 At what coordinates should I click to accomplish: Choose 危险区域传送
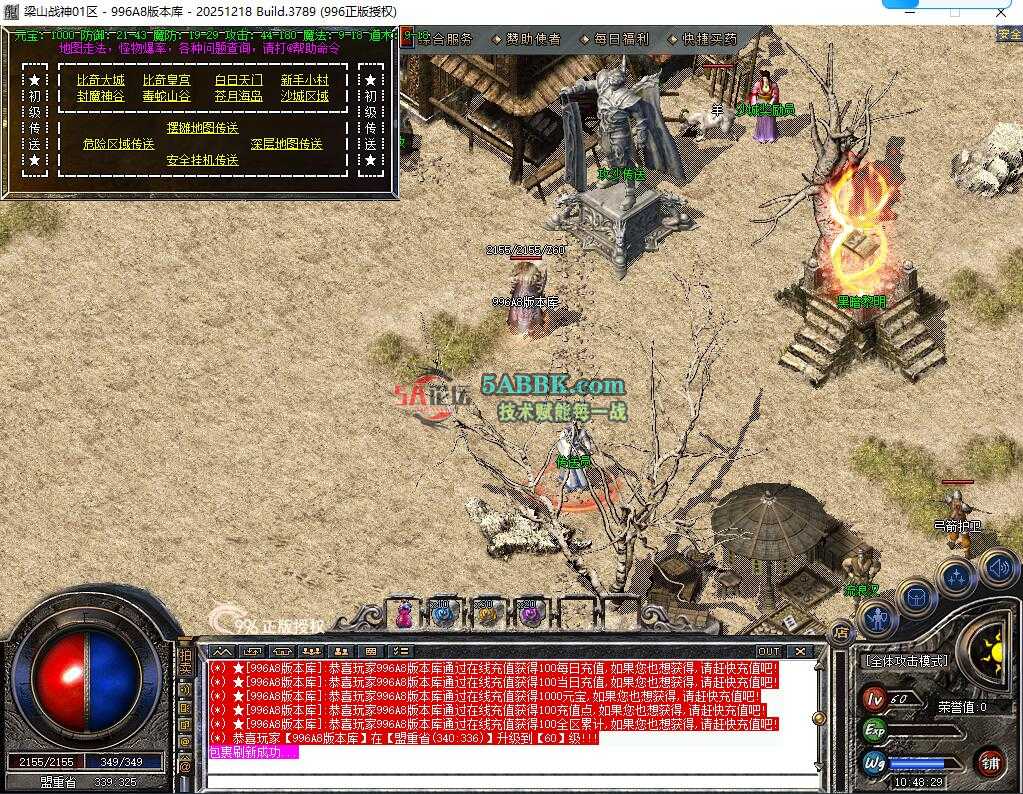118,144
